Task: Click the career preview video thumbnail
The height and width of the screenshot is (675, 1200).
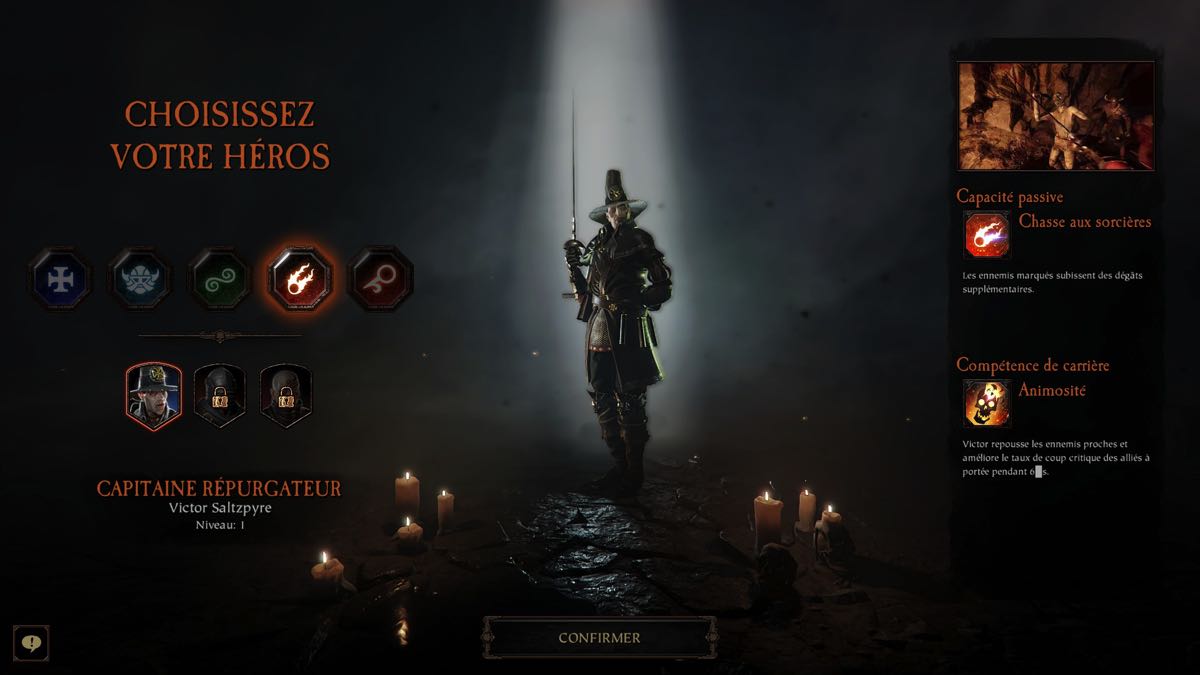Action: [1056, 116]
